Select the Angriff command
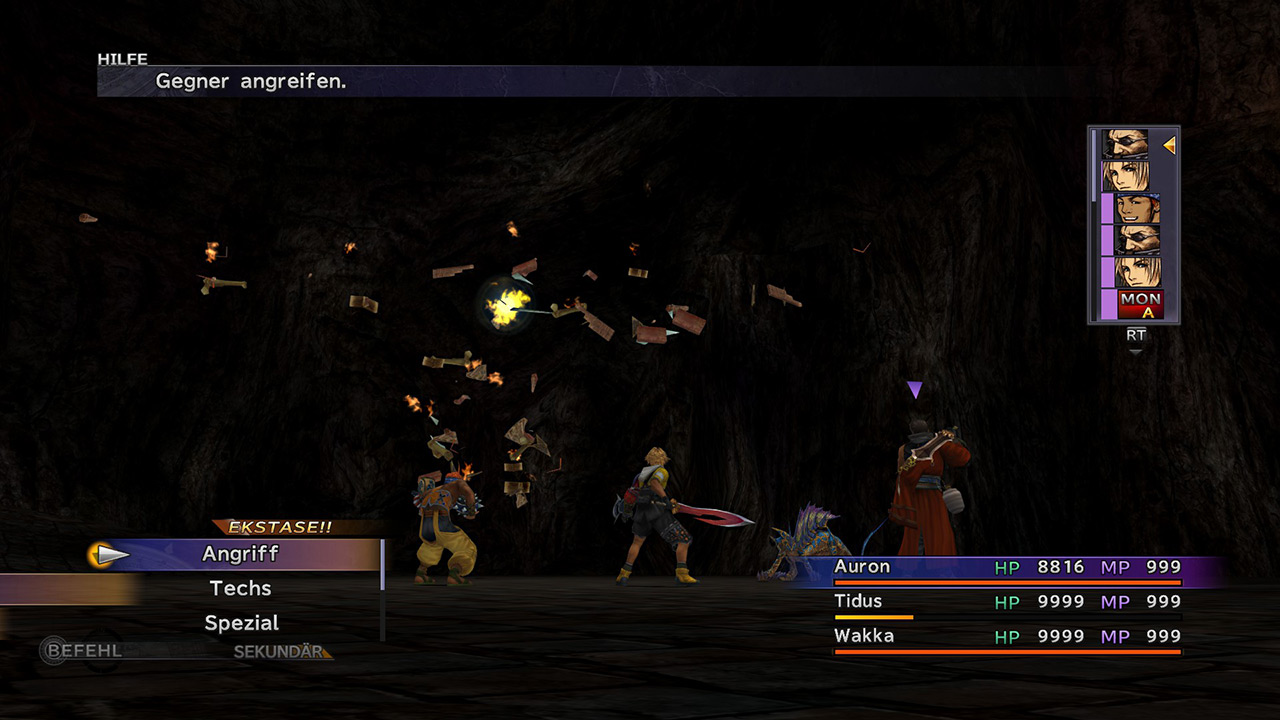 240,554
